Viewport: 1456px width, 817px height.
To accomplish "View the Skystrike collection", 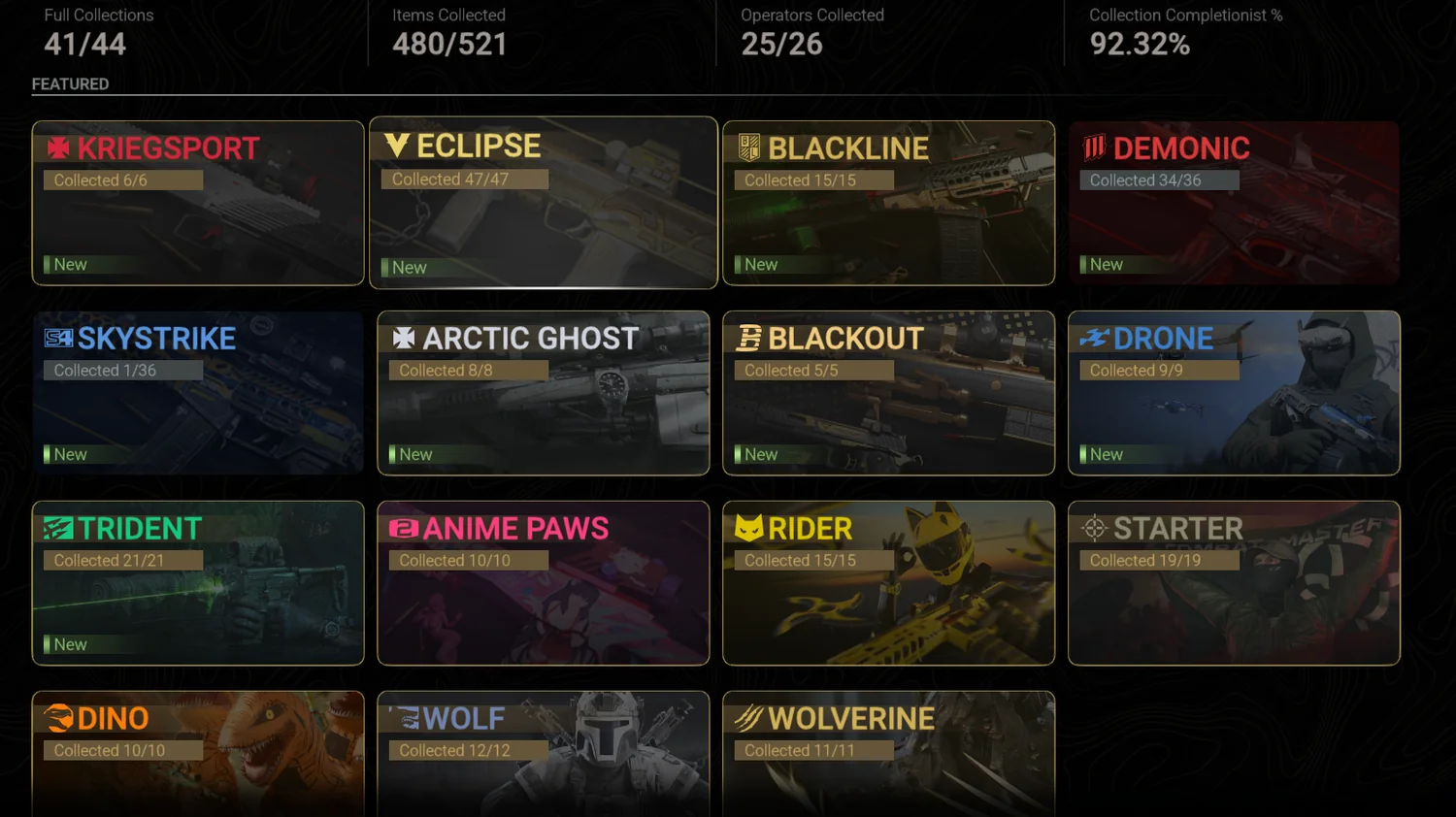I will pos(198,393).
